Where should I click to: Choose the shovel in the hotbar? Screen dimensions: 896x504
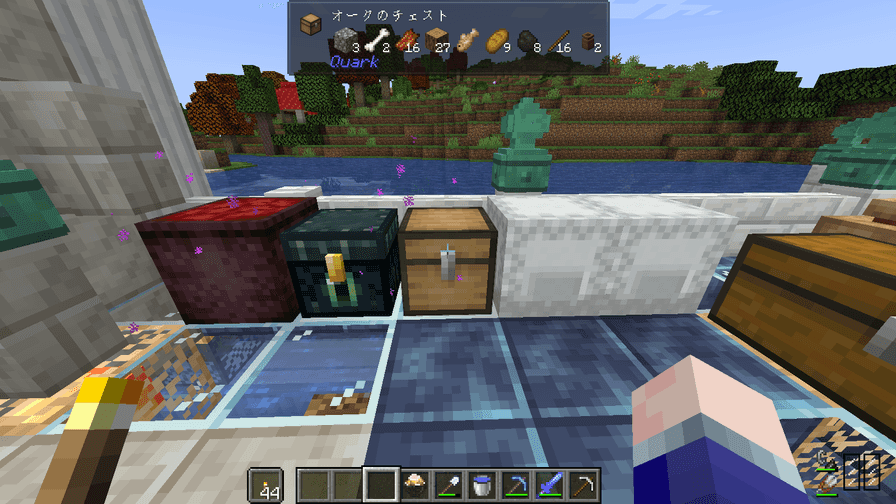pos(447,484)
